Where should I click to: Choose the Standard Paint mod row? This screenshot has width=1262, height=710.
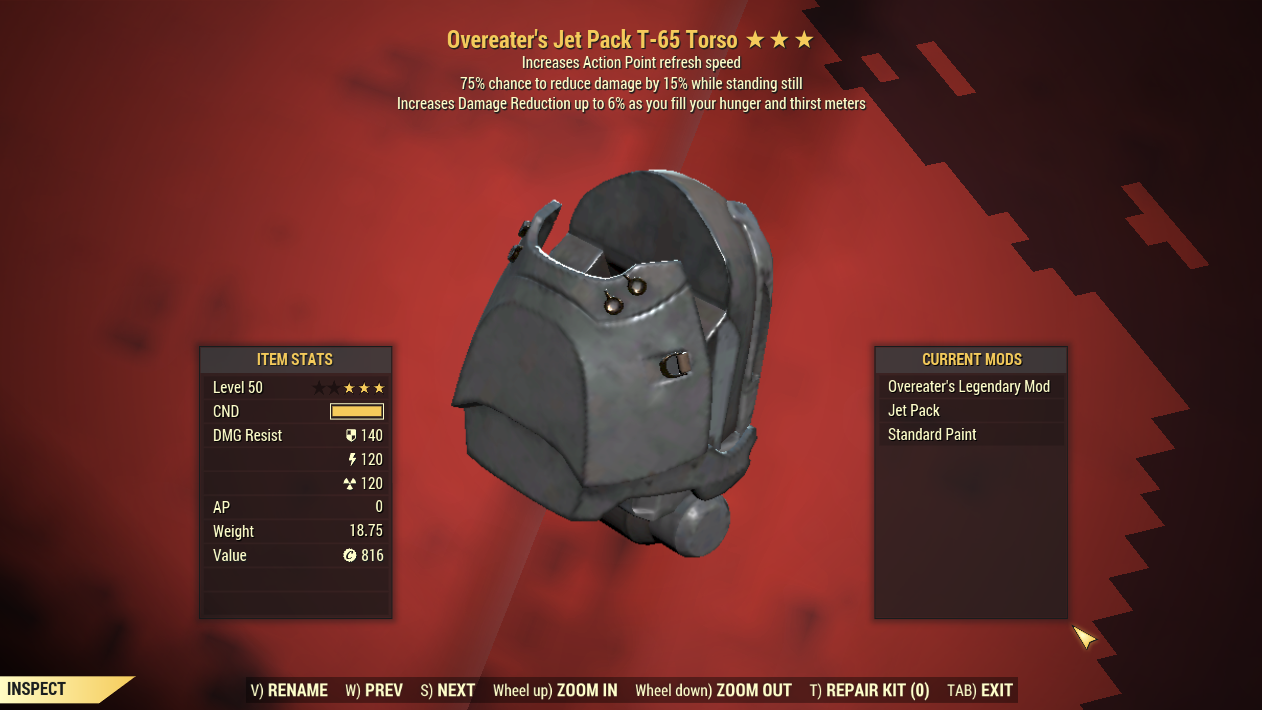969,435
